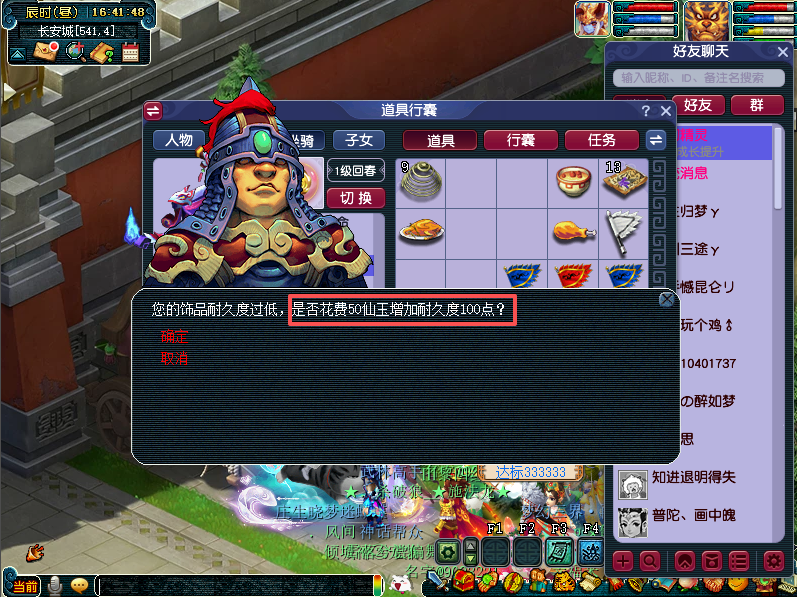Click the 切换 switch button

(x=355, y=198)
